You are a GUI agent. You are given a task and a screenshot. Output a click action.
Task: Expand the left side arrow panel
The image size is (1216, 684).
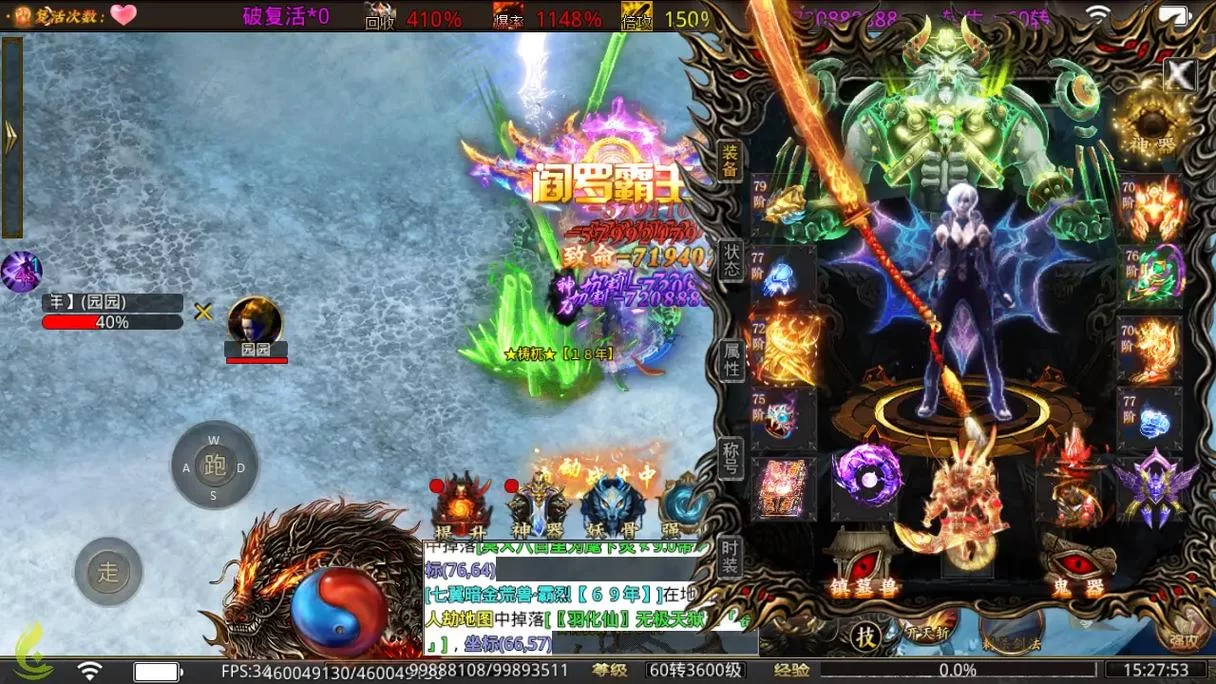tap(12, 137)
